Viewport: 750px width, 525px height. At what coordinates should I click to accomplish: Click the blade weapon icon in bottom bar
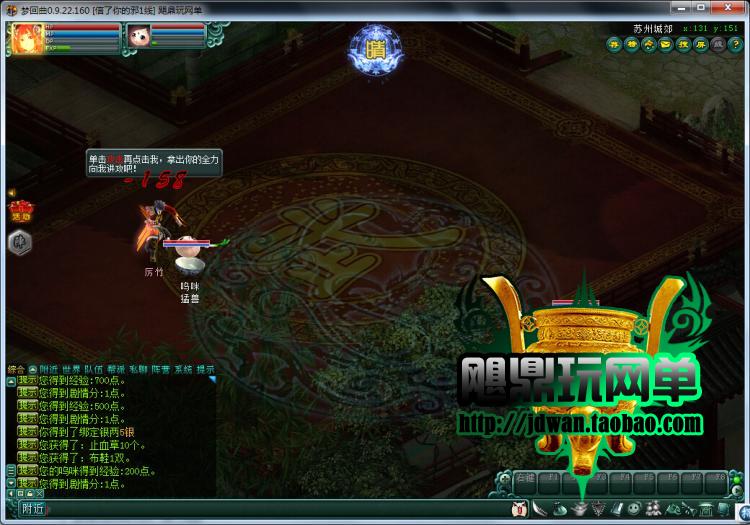(537, 510)
